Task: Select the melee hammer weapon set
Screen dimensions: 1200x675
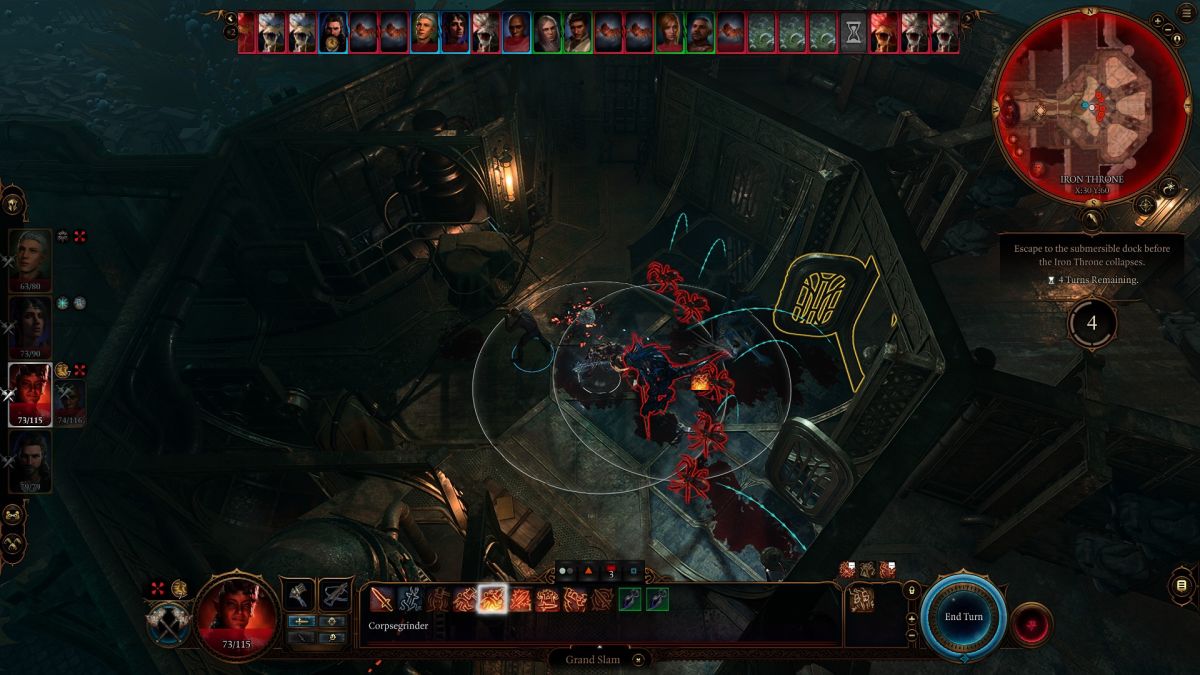Action: pyautogui.click(x=301, y=595)
